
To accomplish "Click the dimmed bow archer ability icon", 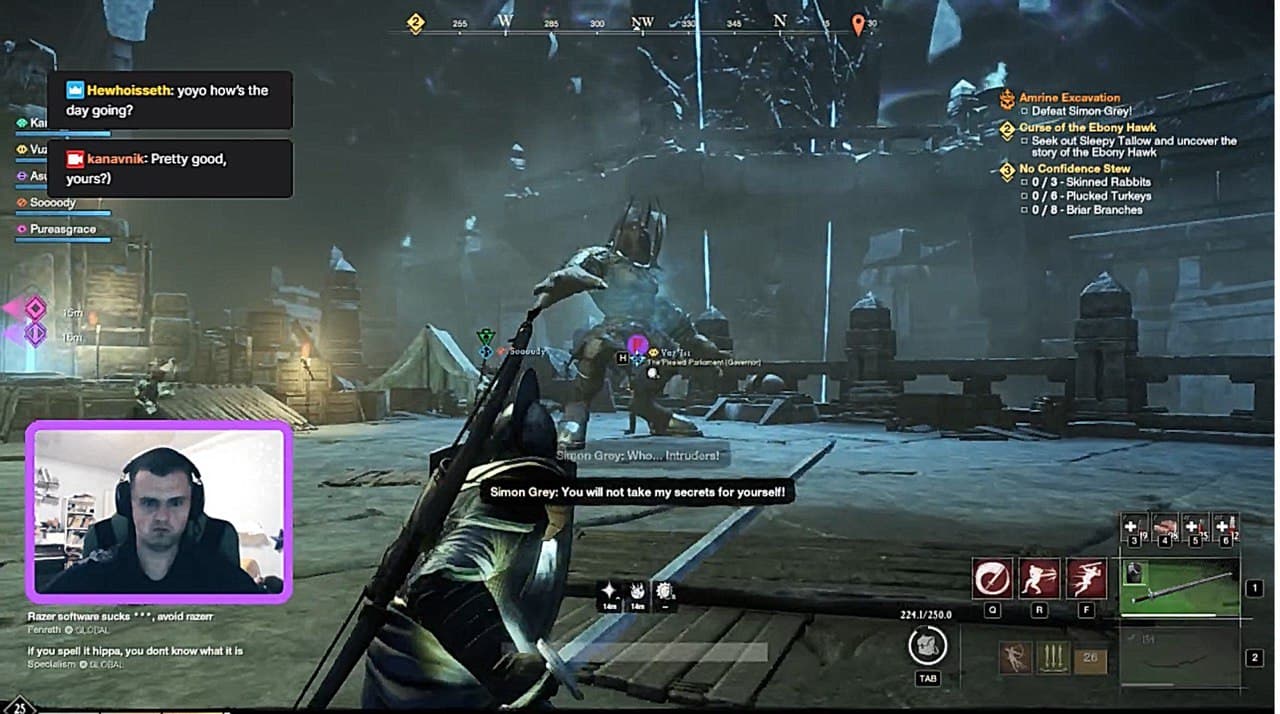I will tap(1015, 657).
